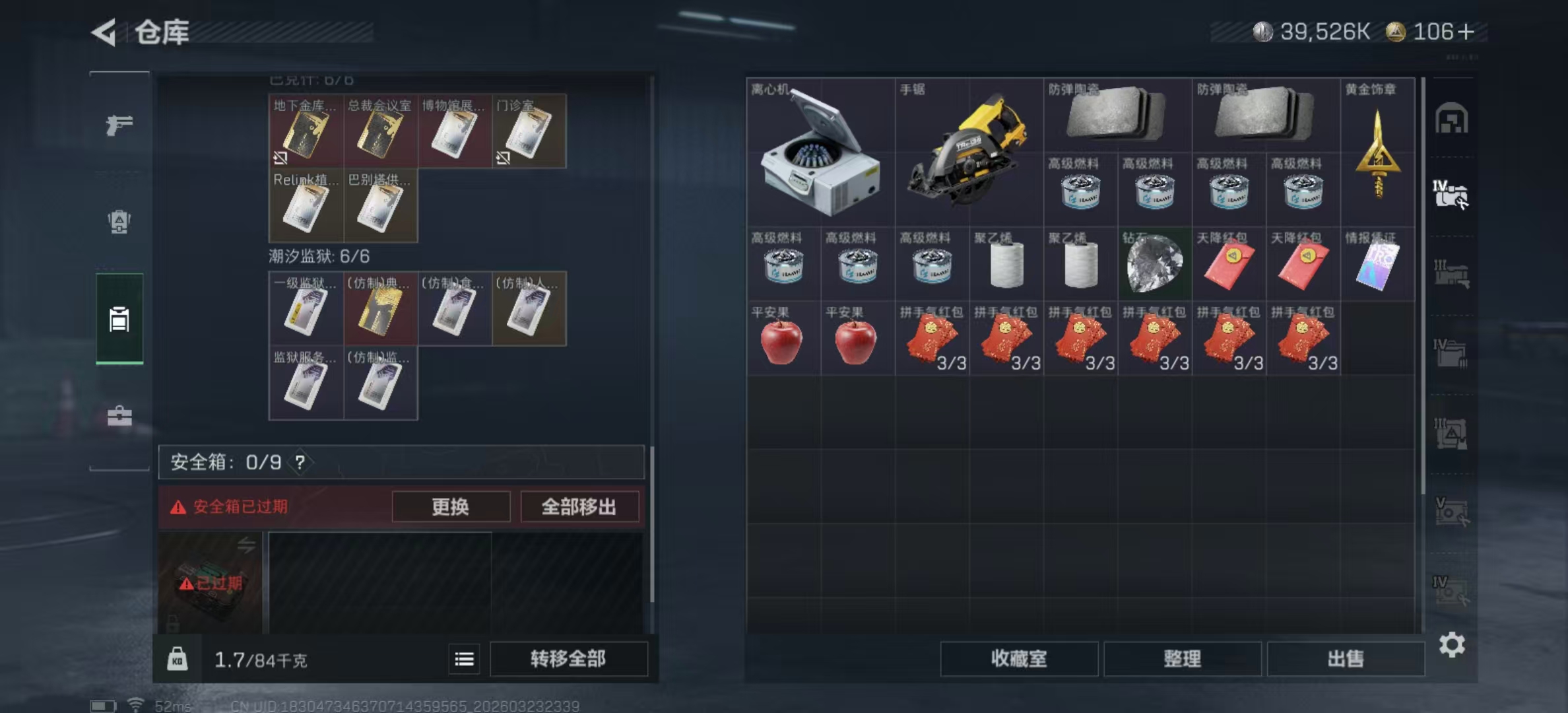Go back using the warehouse back arrow
The height and width of the screenshot is (713, 1568).
(104, 32)
